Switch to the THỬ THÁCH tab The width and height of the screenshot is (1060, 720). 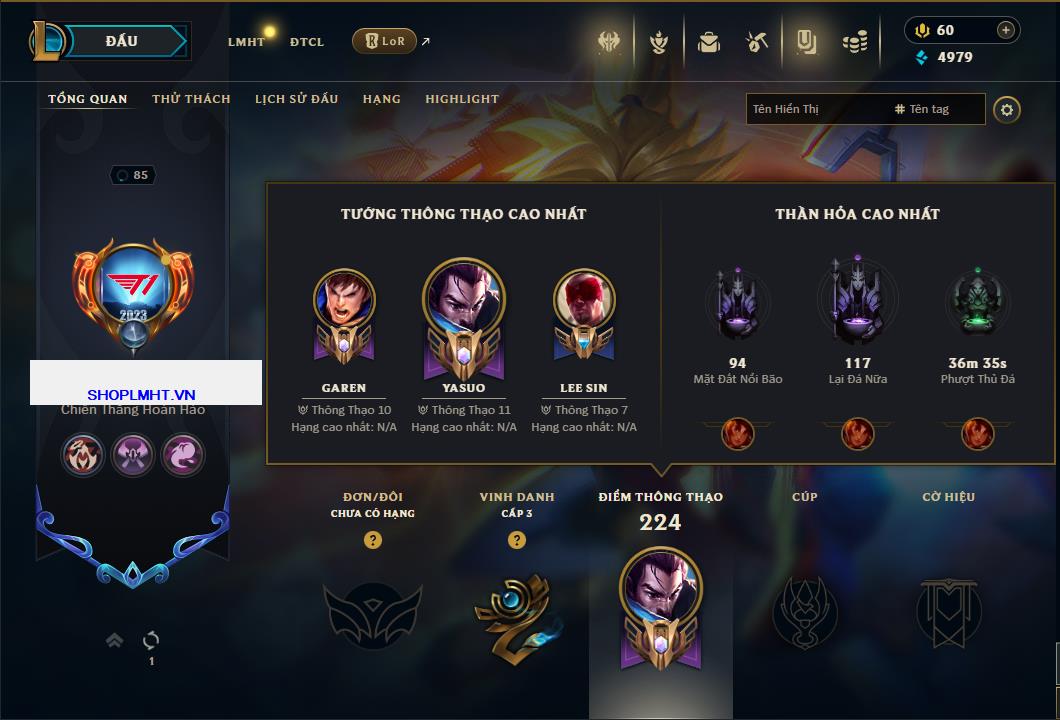(x=191, y=99)
